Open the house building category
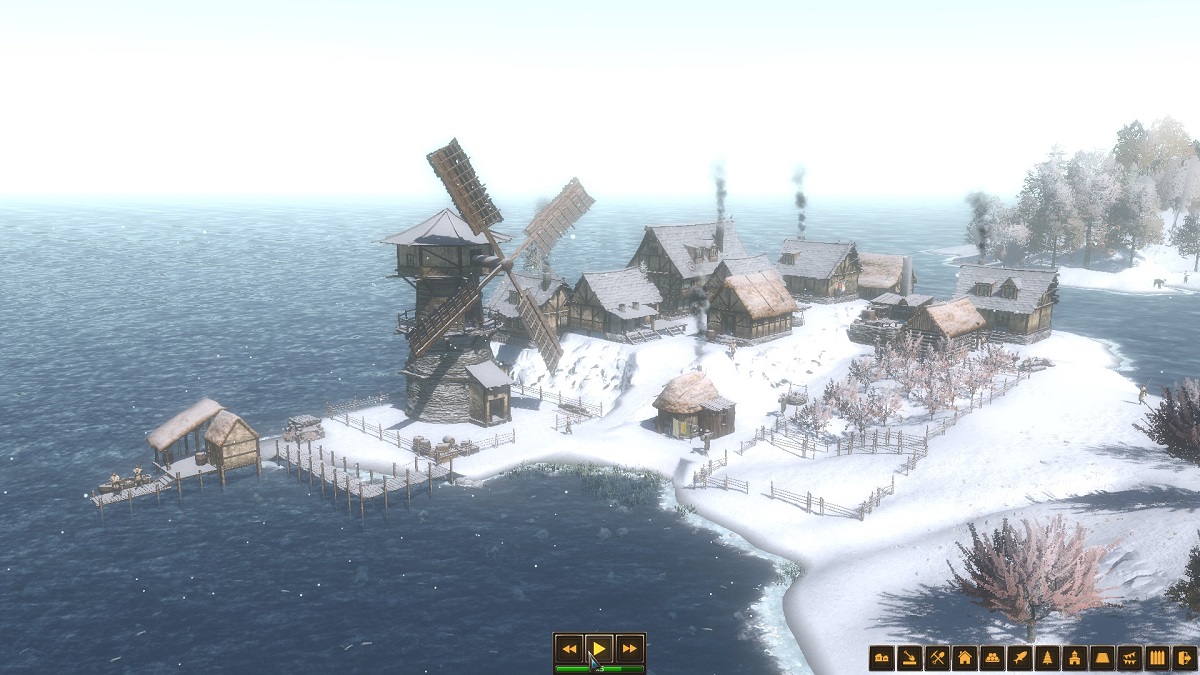This screenshot has height=675, width=1200. click(x=964, y=658)
